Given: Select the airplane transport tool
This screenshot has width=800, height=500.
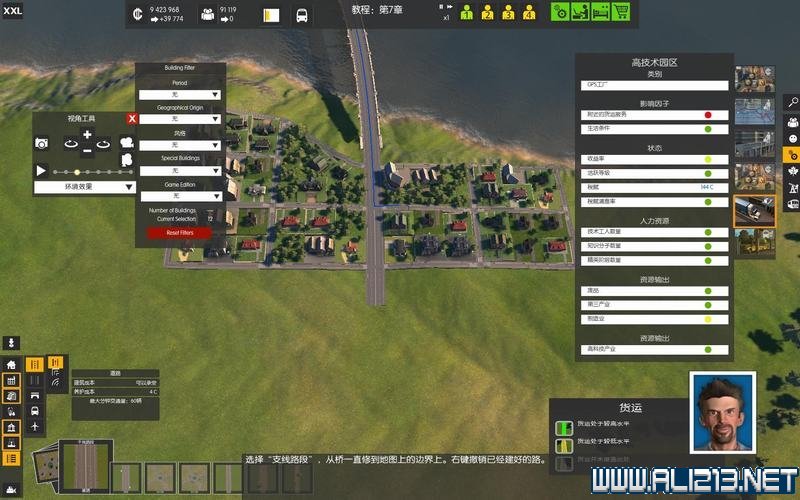Looking at the screenshot, I should [x=35, y=427].
